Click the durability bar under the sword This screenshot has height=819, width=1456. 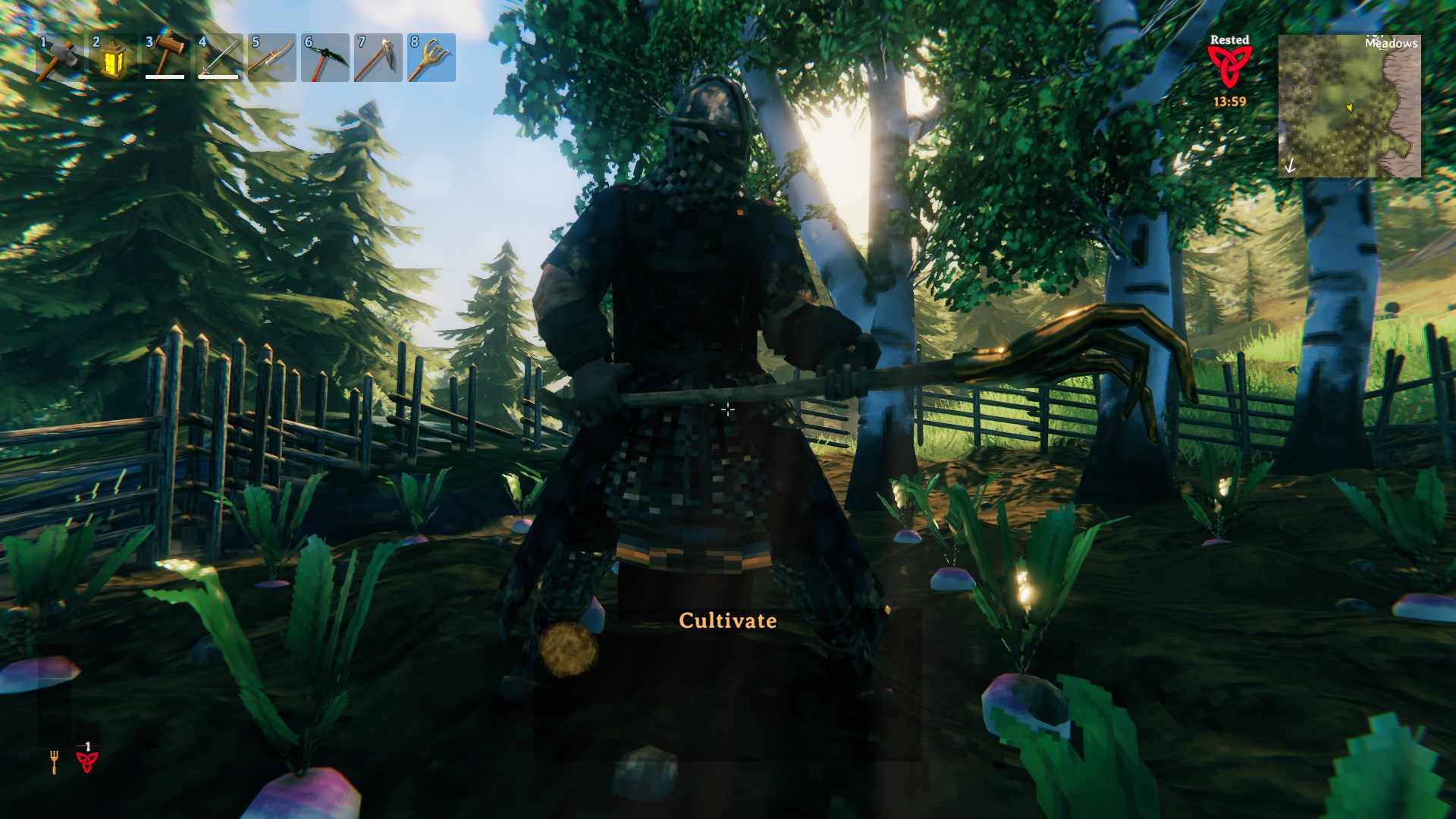218,77
